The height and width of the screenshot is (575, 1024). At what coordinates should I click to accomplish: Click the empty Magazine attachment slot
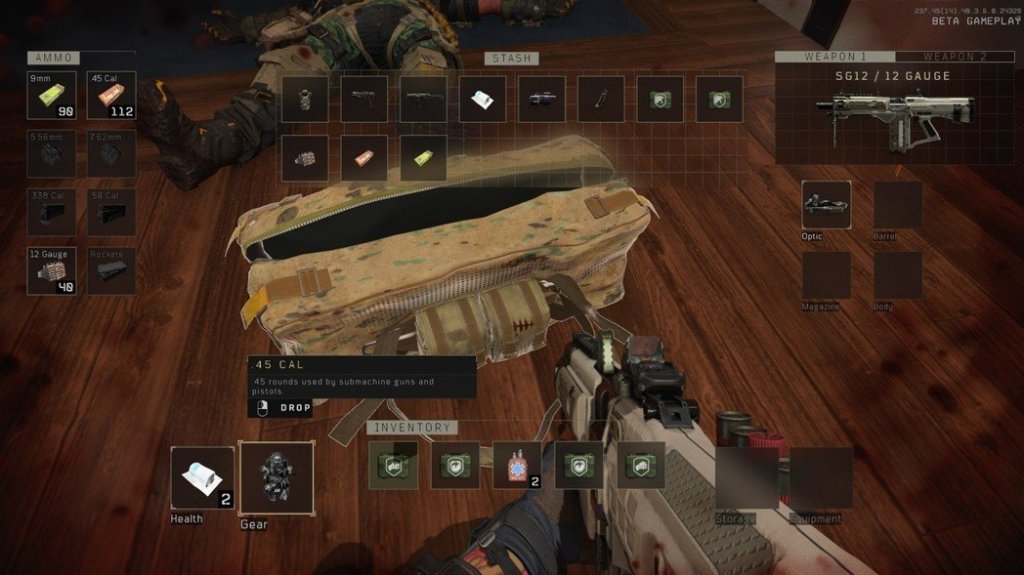pyautogui.click(x=826, y=275)
